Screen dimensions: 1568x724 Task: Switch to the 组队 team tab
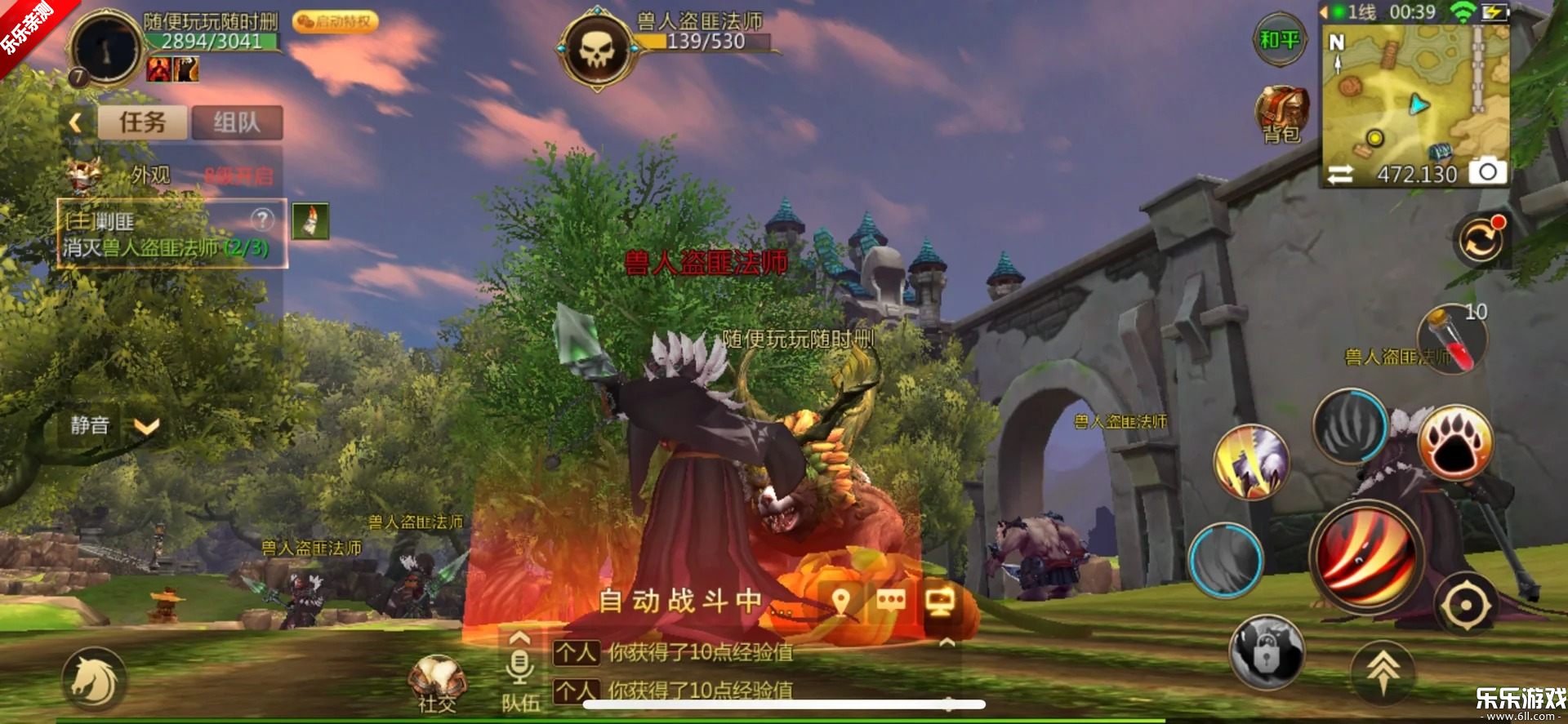[237, 122]
